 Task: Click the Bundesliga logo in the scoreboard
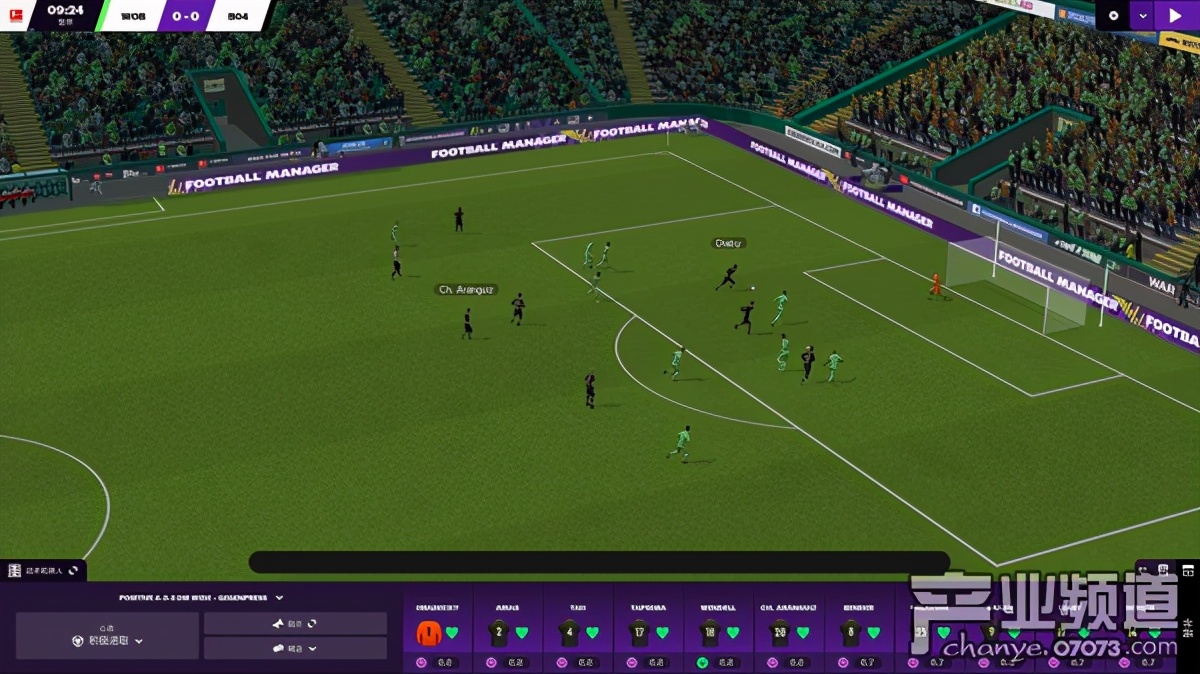click(16, 16)
